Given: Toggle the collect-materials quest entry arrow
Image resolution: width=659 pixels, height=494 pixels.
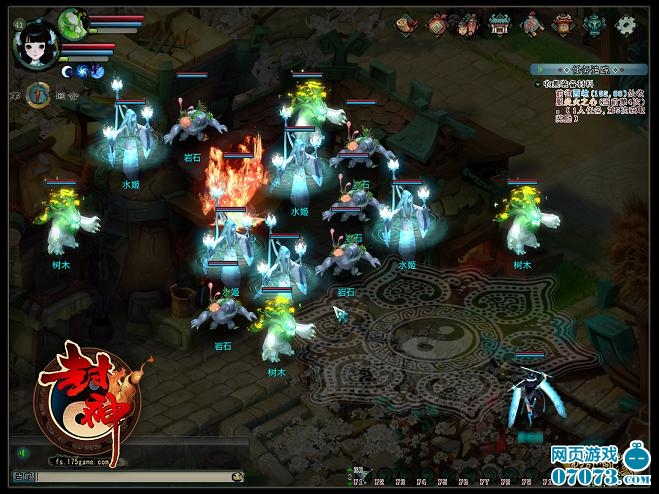Looking at the screenshot, I should tap(536, 83).
